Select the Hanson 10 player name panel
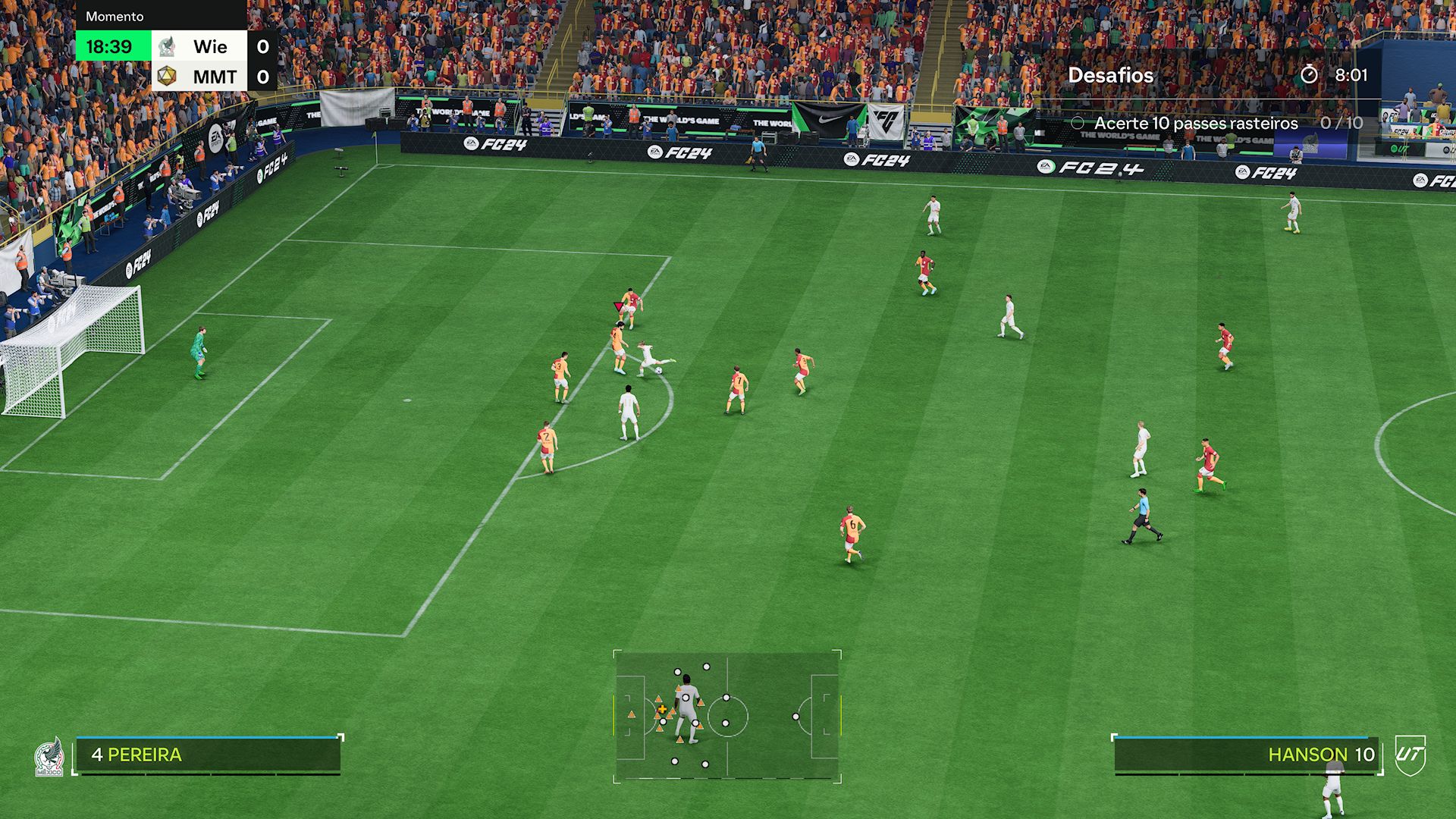Image resolution: width=1456 pixels, height=819 pixels. click(x=1245, y=755)
